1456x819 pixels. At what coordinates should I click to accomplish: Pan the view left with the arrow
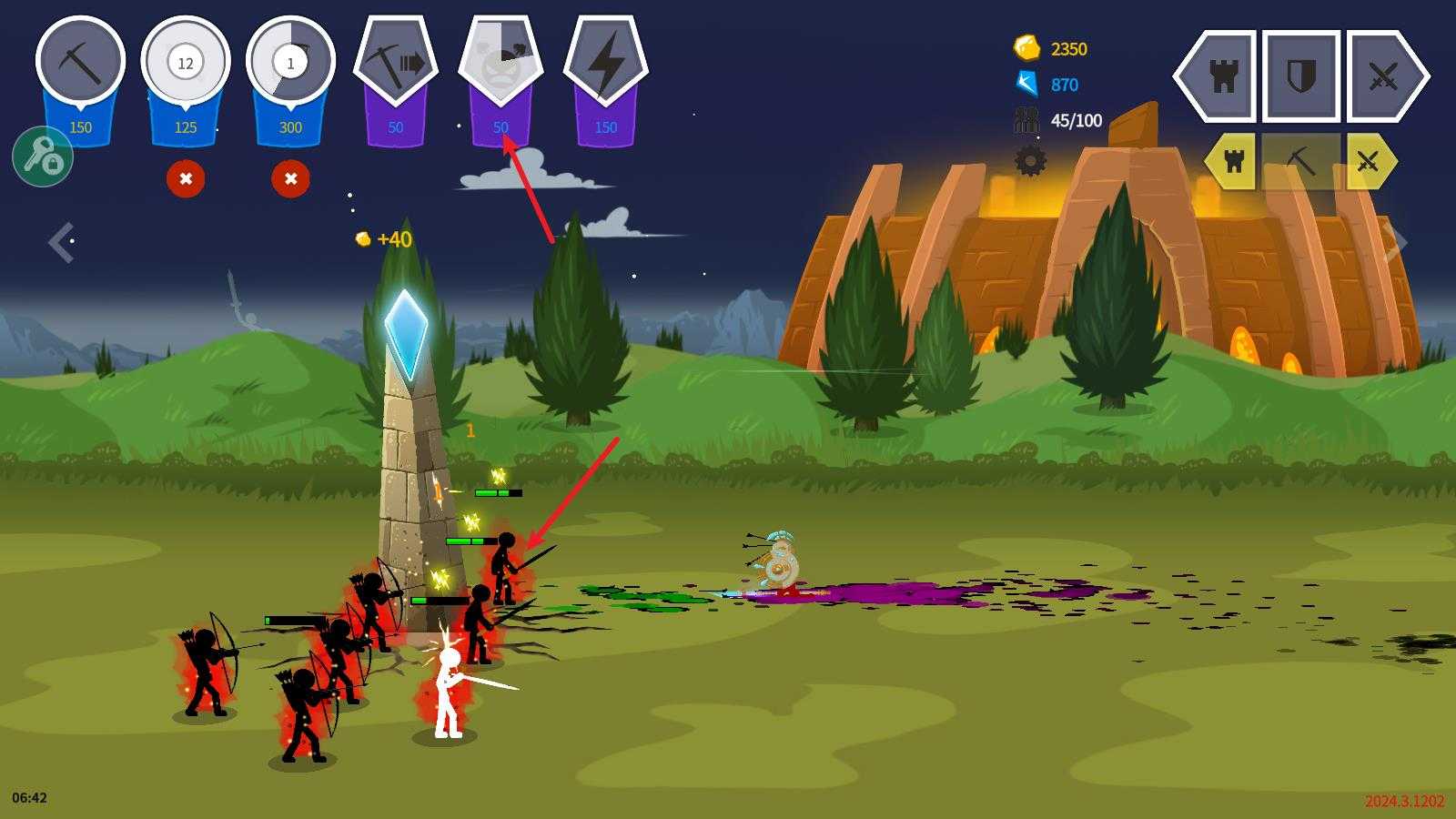coord(61,242)
